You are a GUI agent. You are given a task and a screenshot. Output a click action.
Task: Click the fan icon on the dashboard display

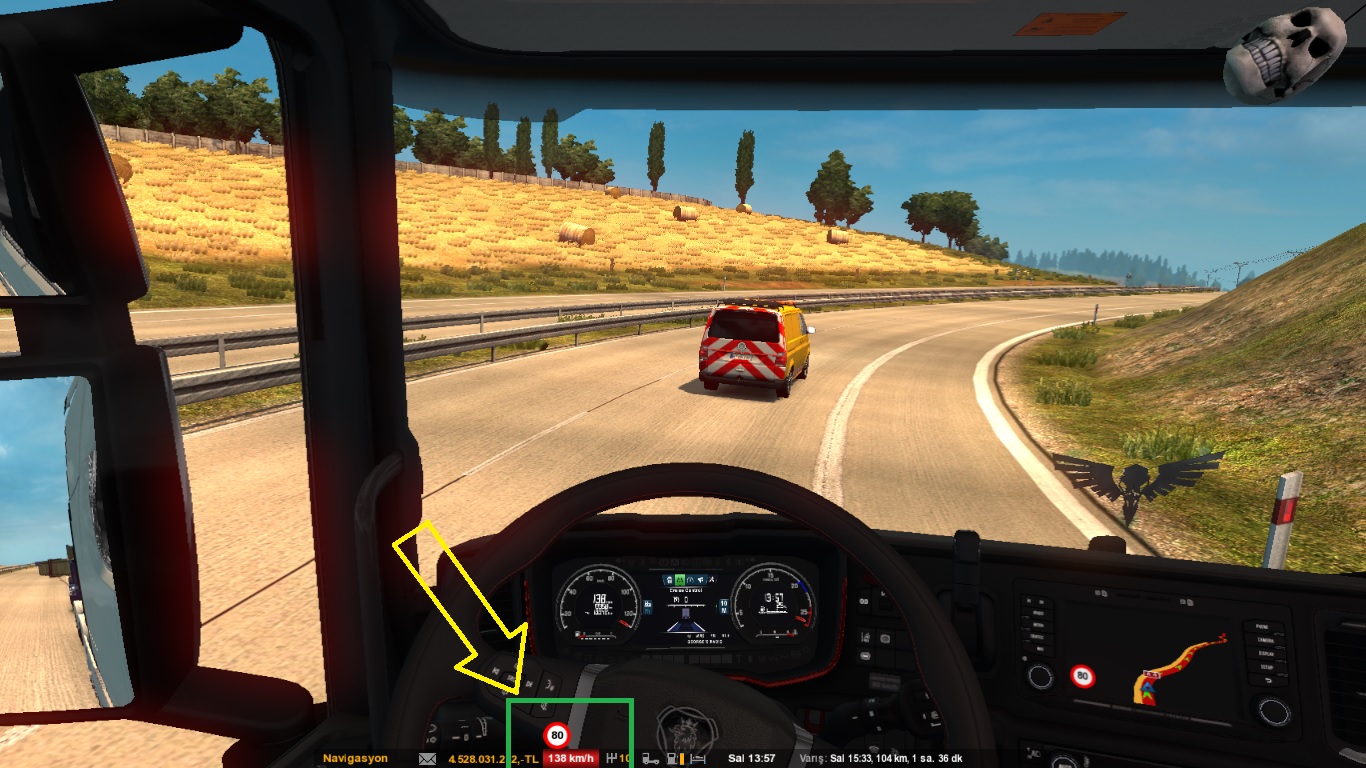[712, 579]
